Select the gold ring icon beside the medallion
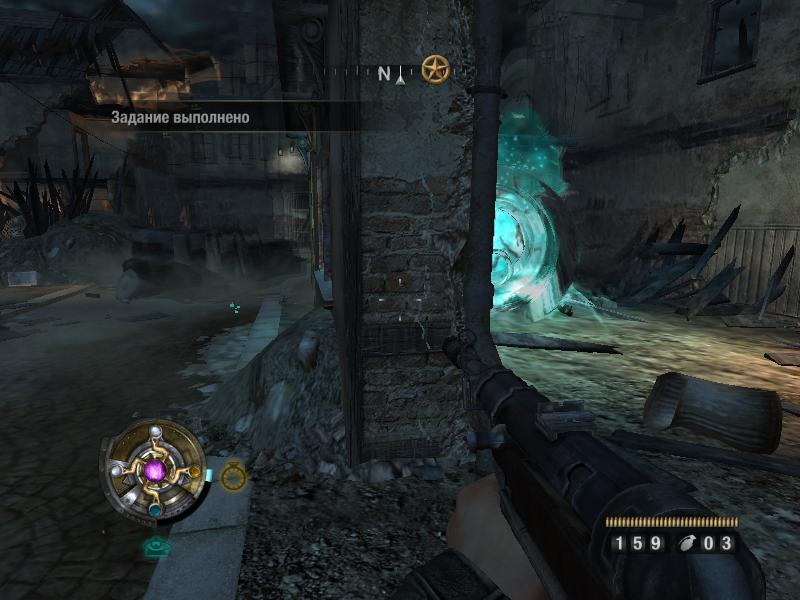The image size is (800, 600). click(x=233, y=474)
